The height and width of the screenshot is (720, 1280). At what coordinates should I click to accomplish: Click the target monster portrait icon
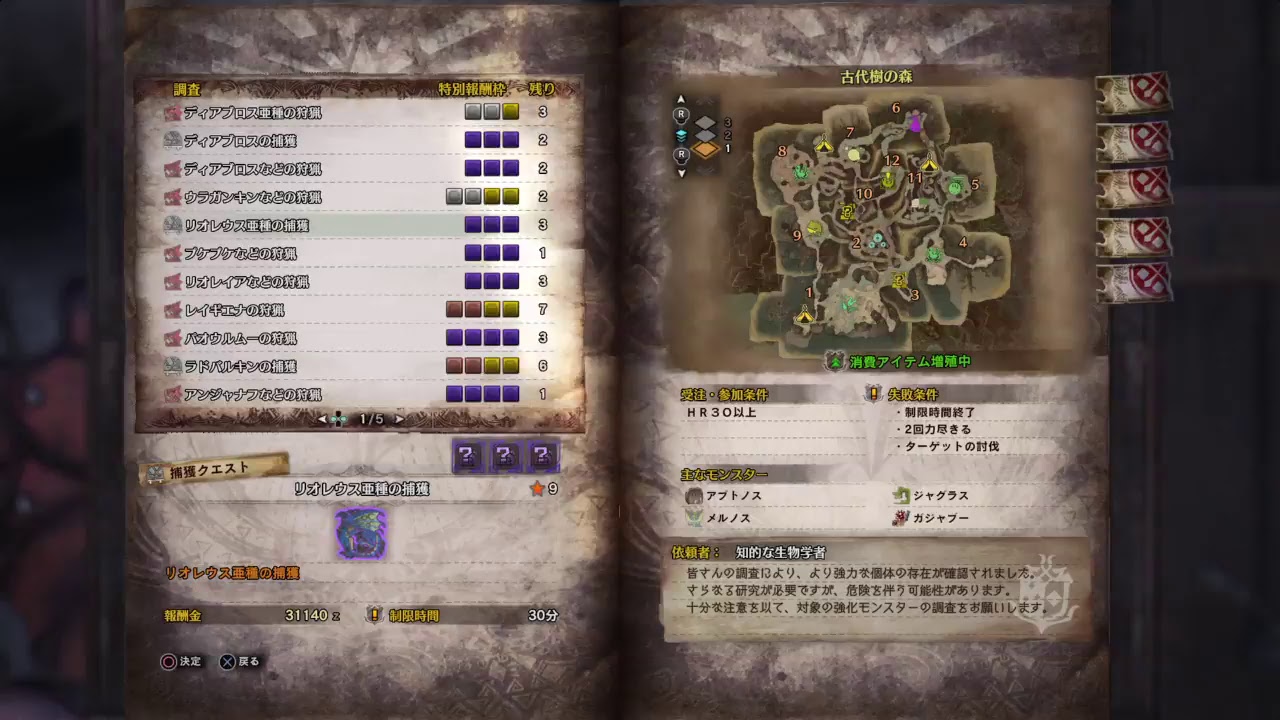[360, 532]
